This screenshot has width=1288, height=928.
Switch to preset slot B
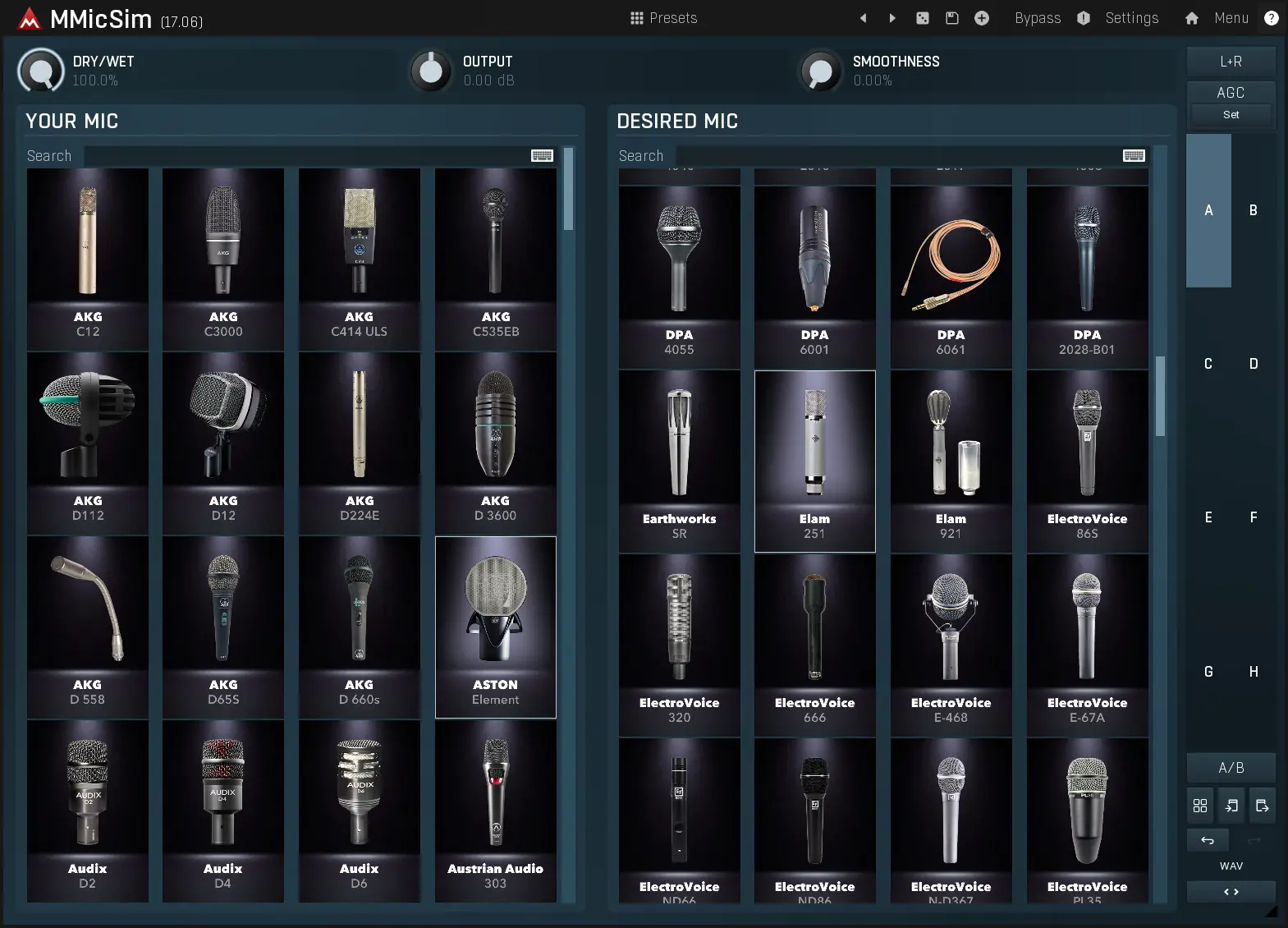tap(1253, 210)
